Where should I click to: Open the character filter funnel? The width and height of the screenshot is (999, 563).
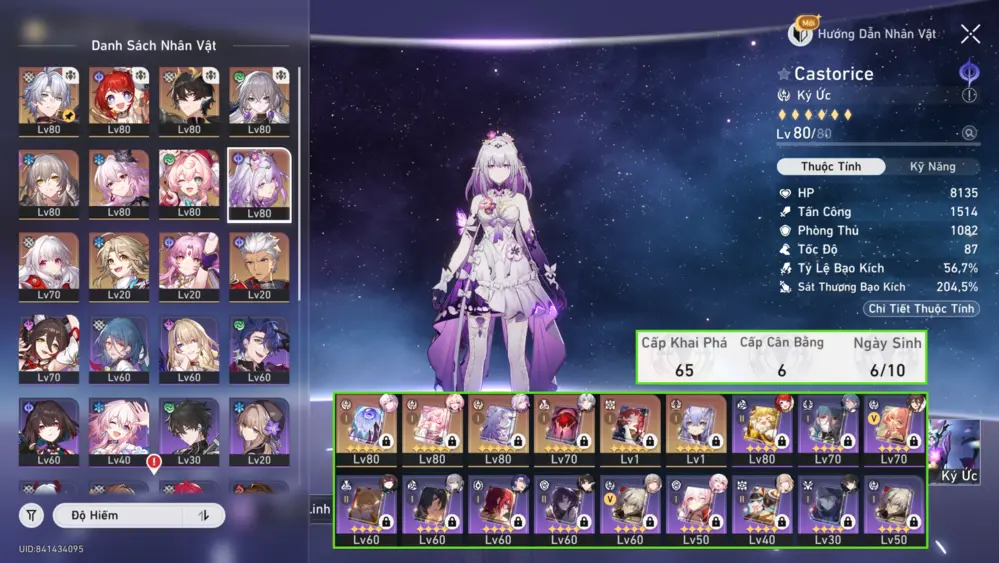(31, 515)
